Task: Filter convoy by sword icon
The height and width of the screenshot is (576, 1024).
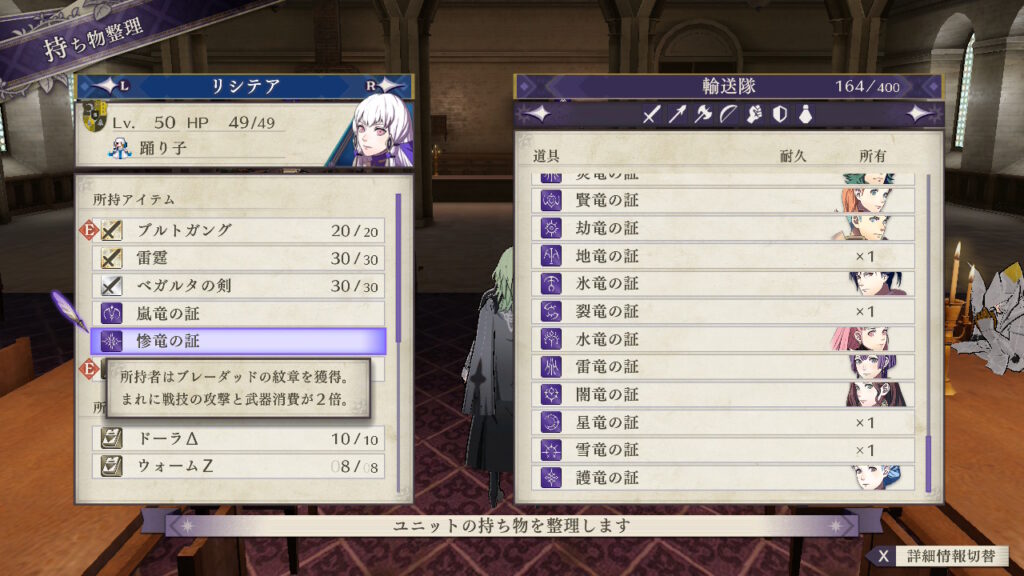Action: tap(652, 115)
